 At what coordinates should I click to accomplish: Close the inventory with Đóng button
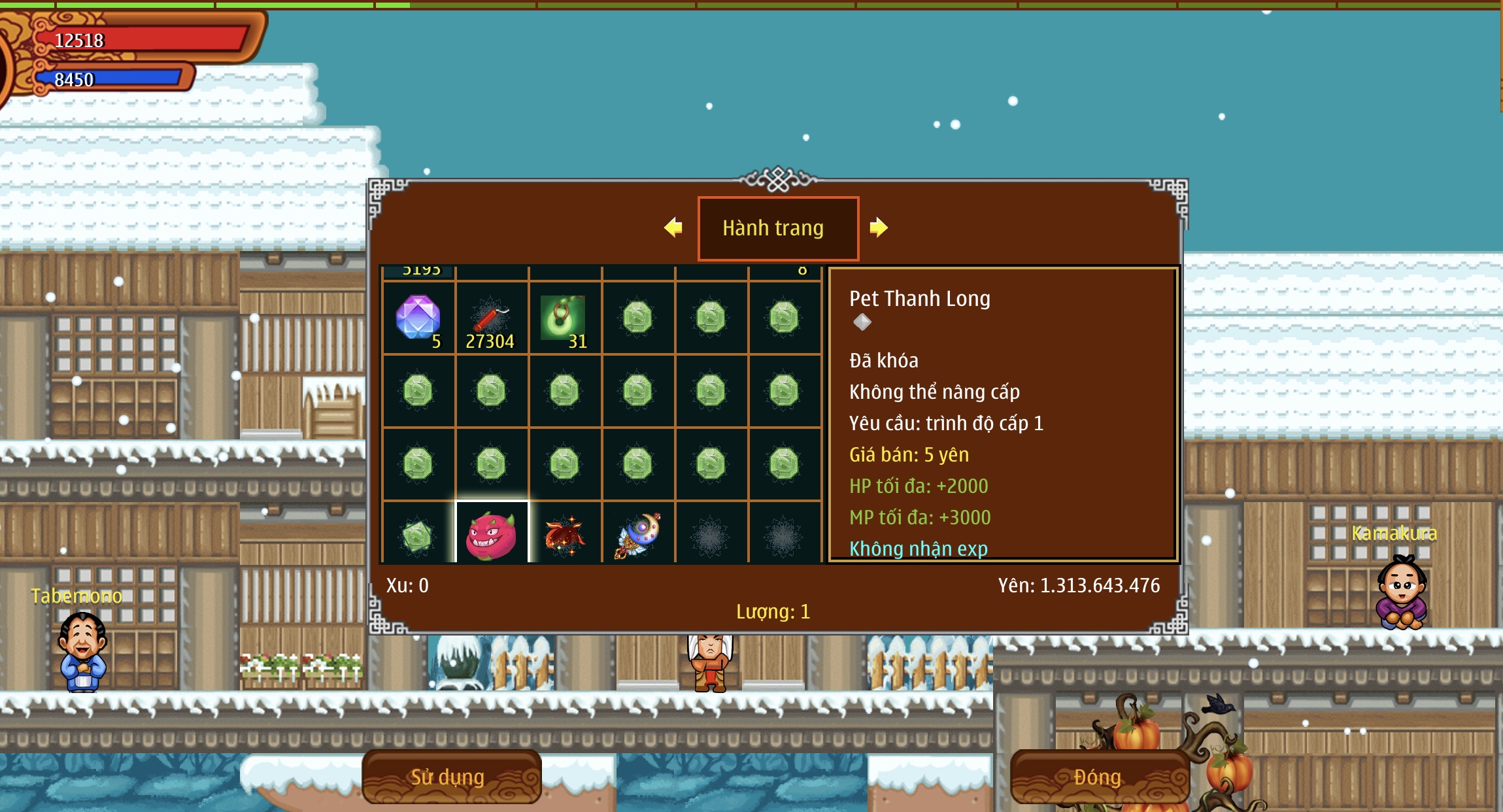[1098, 777]
